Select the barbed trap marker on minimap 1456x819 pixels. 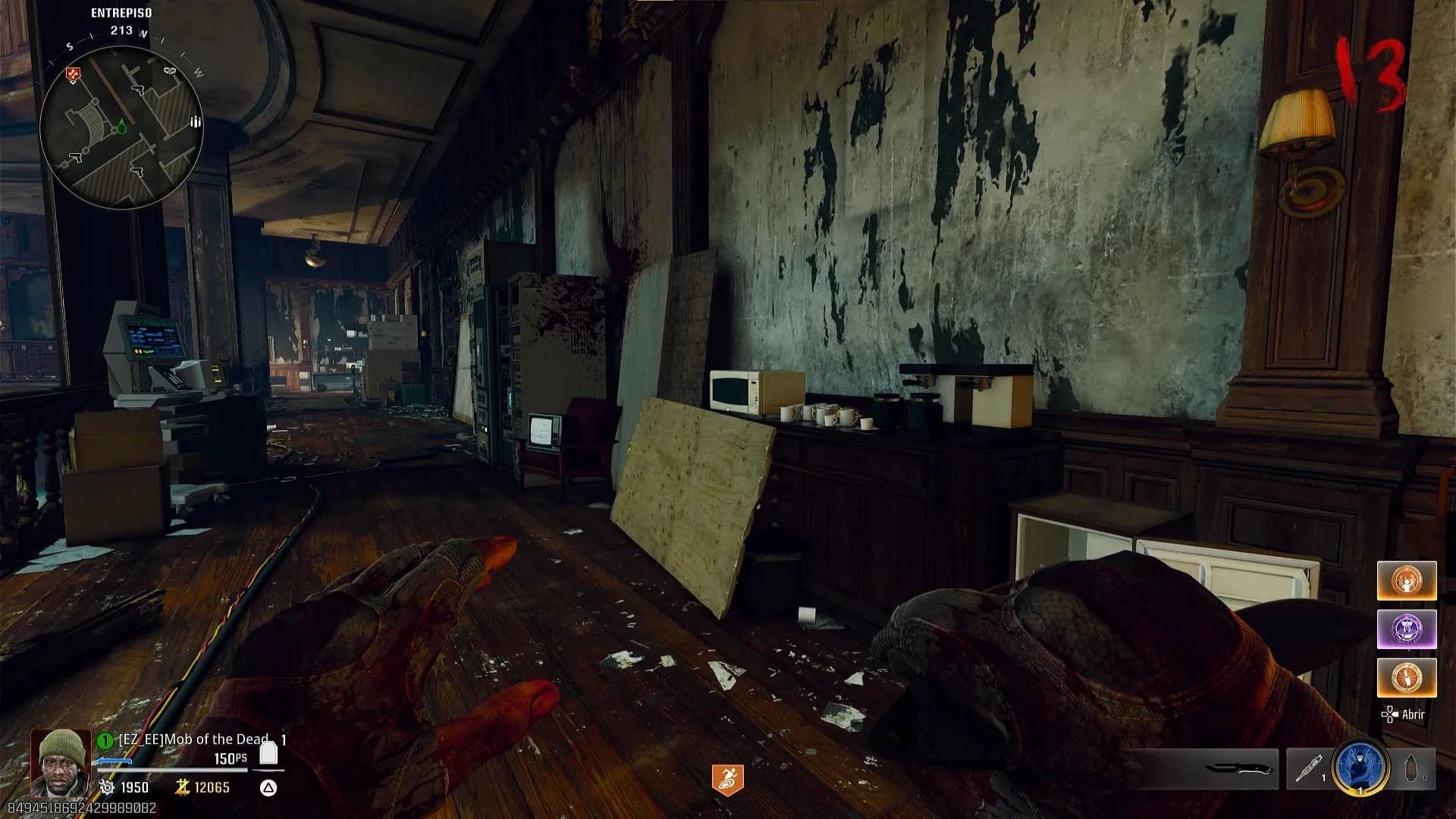tap(170, 71)
